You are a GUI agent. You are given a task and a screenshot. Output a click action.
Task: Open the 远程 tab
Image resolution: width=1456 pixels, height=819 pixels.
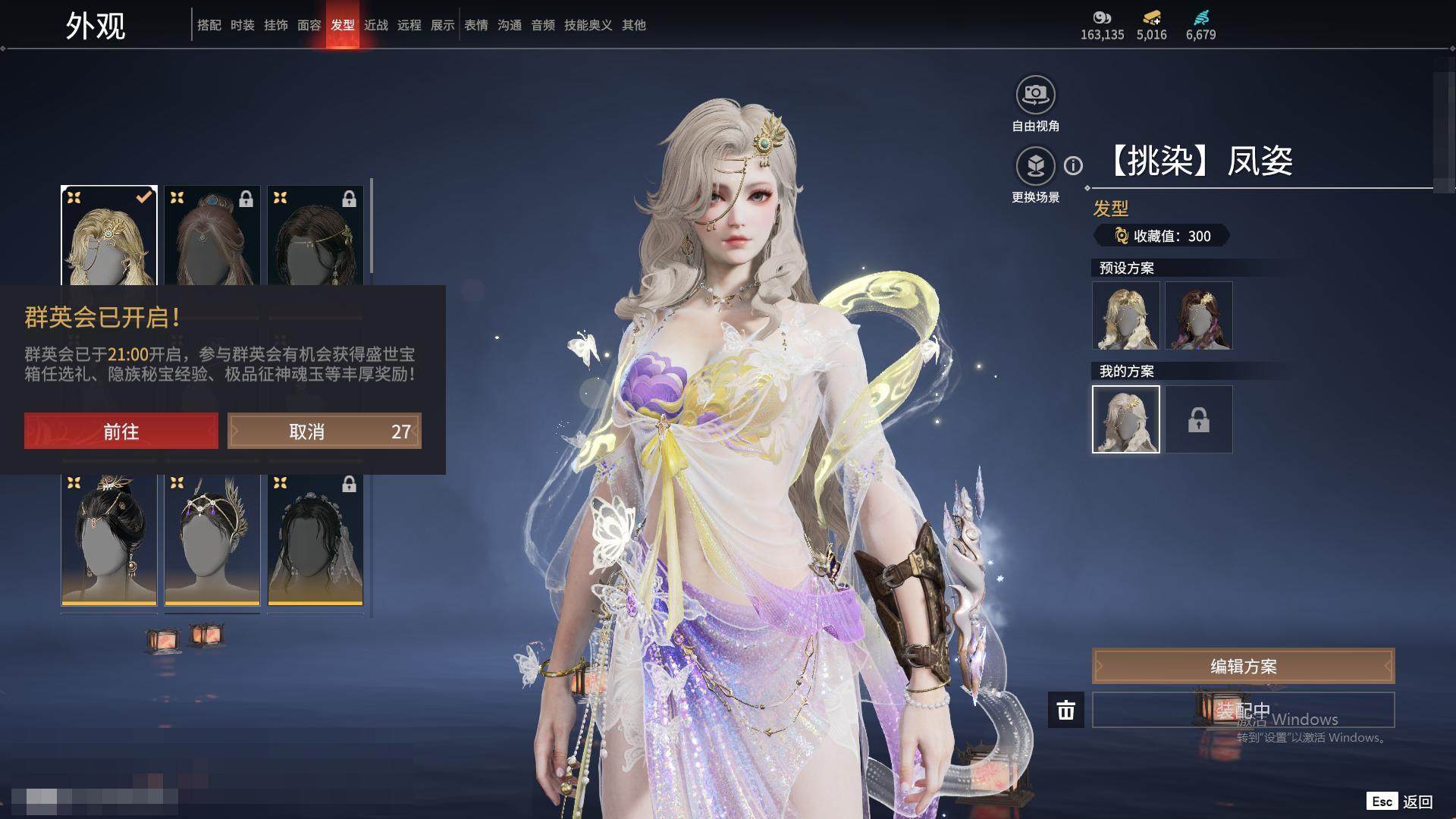tap(409, 25)
